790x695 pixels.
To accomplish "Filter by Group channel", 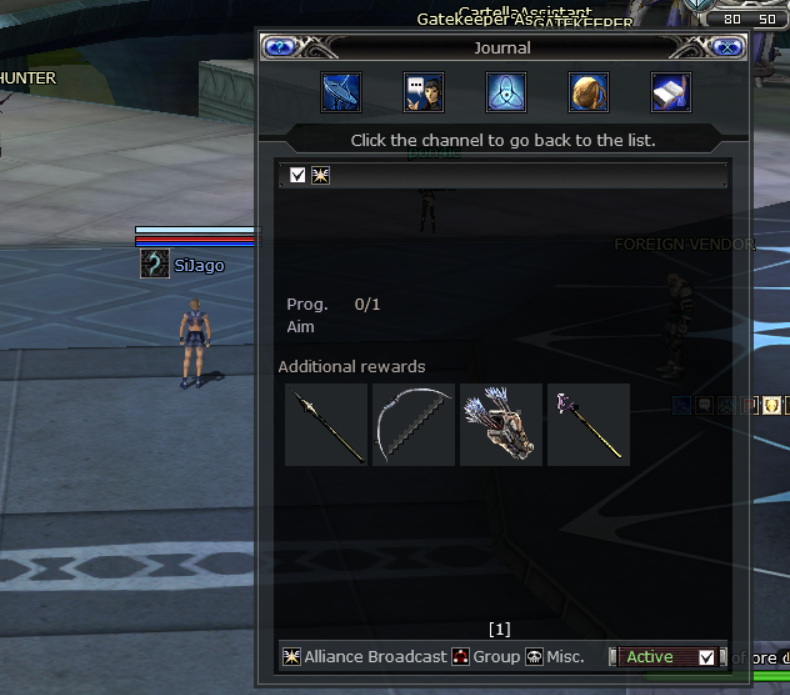I will (486, 657).
